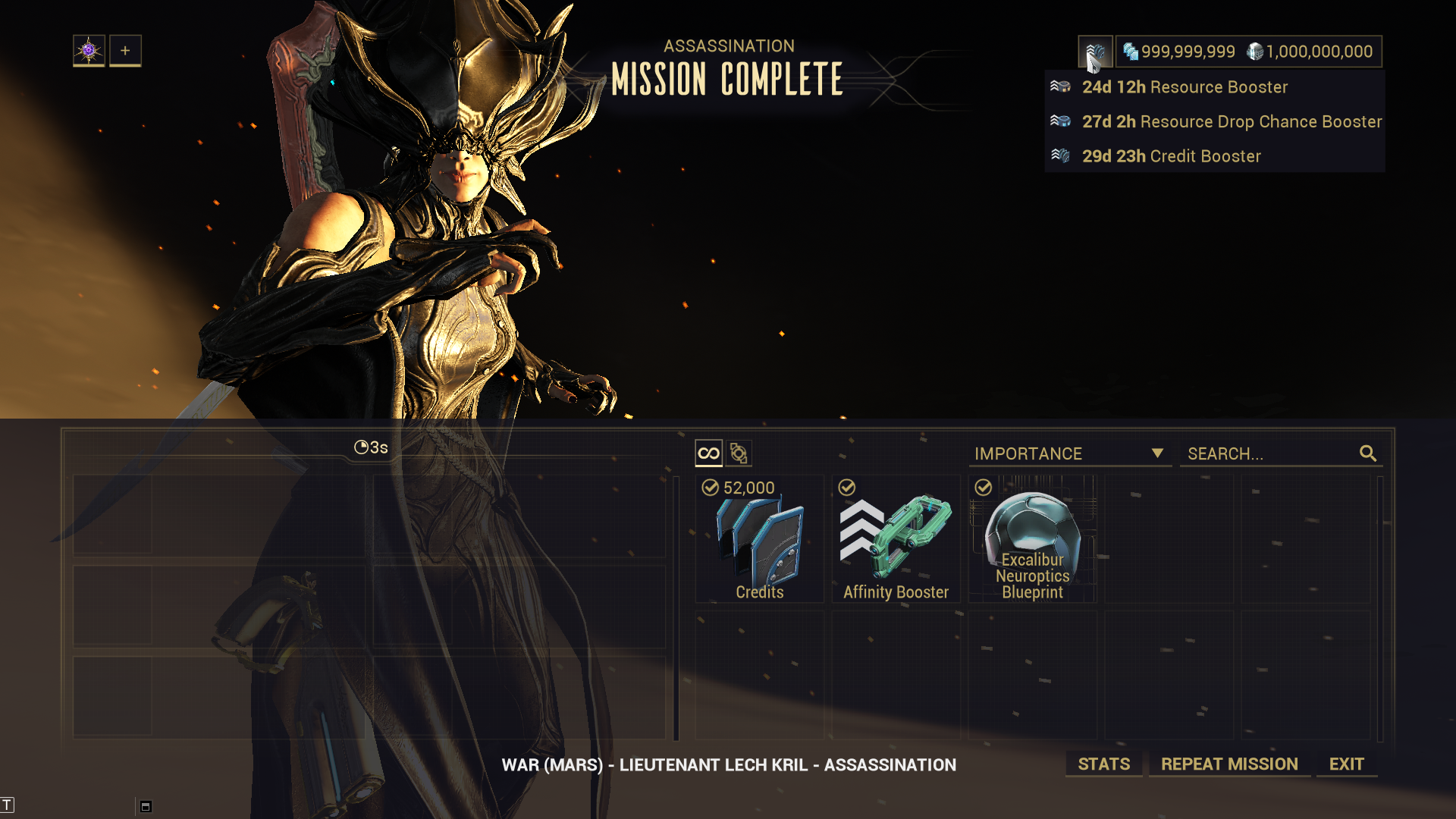The width and height of the screenshot is (1456, 819).
Task: Select the Resource Booster entry
Action: coord(1184,87)
